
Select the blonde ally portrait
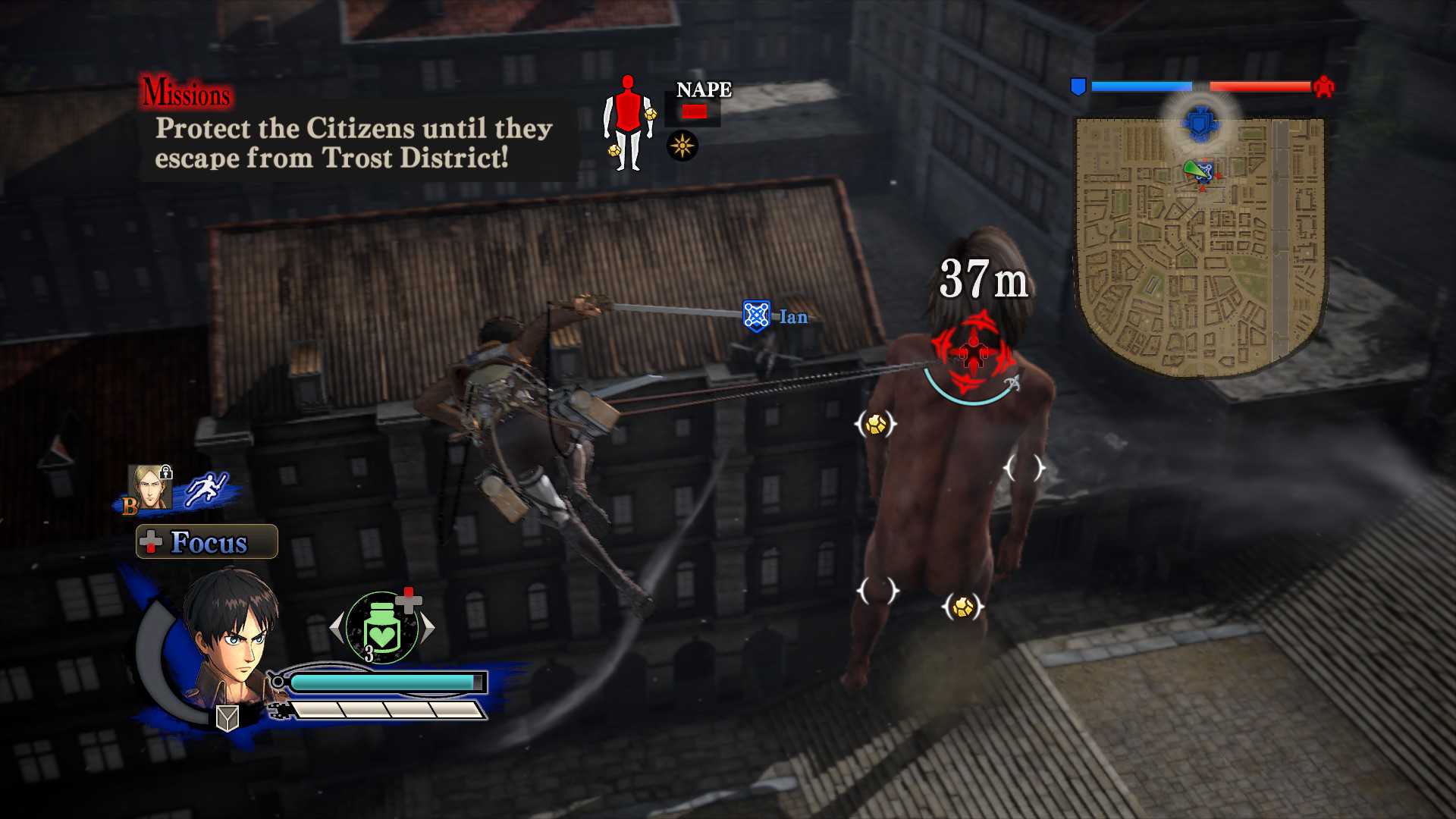149,487
